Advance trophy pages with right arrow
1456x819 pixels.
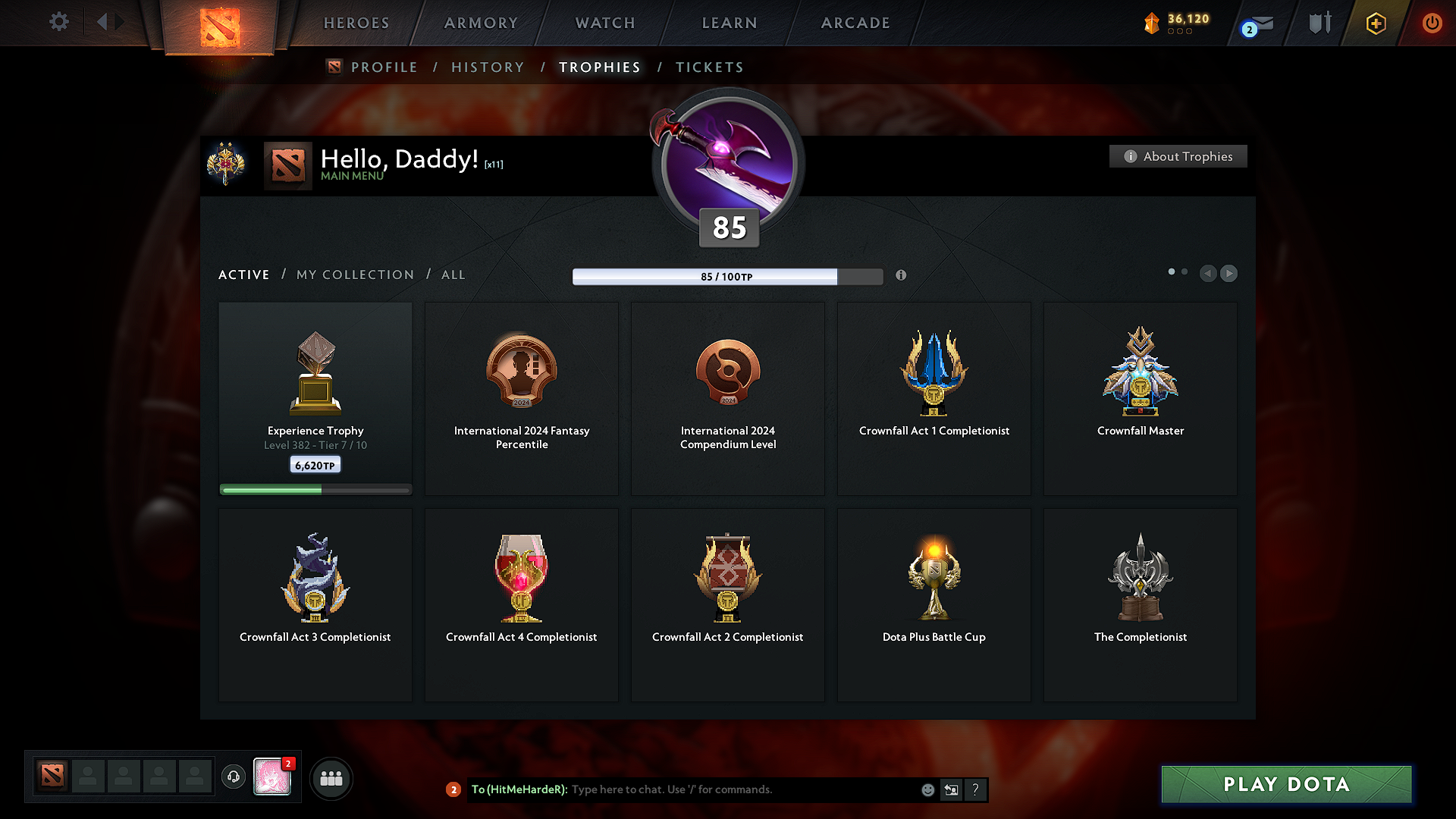1228,274
